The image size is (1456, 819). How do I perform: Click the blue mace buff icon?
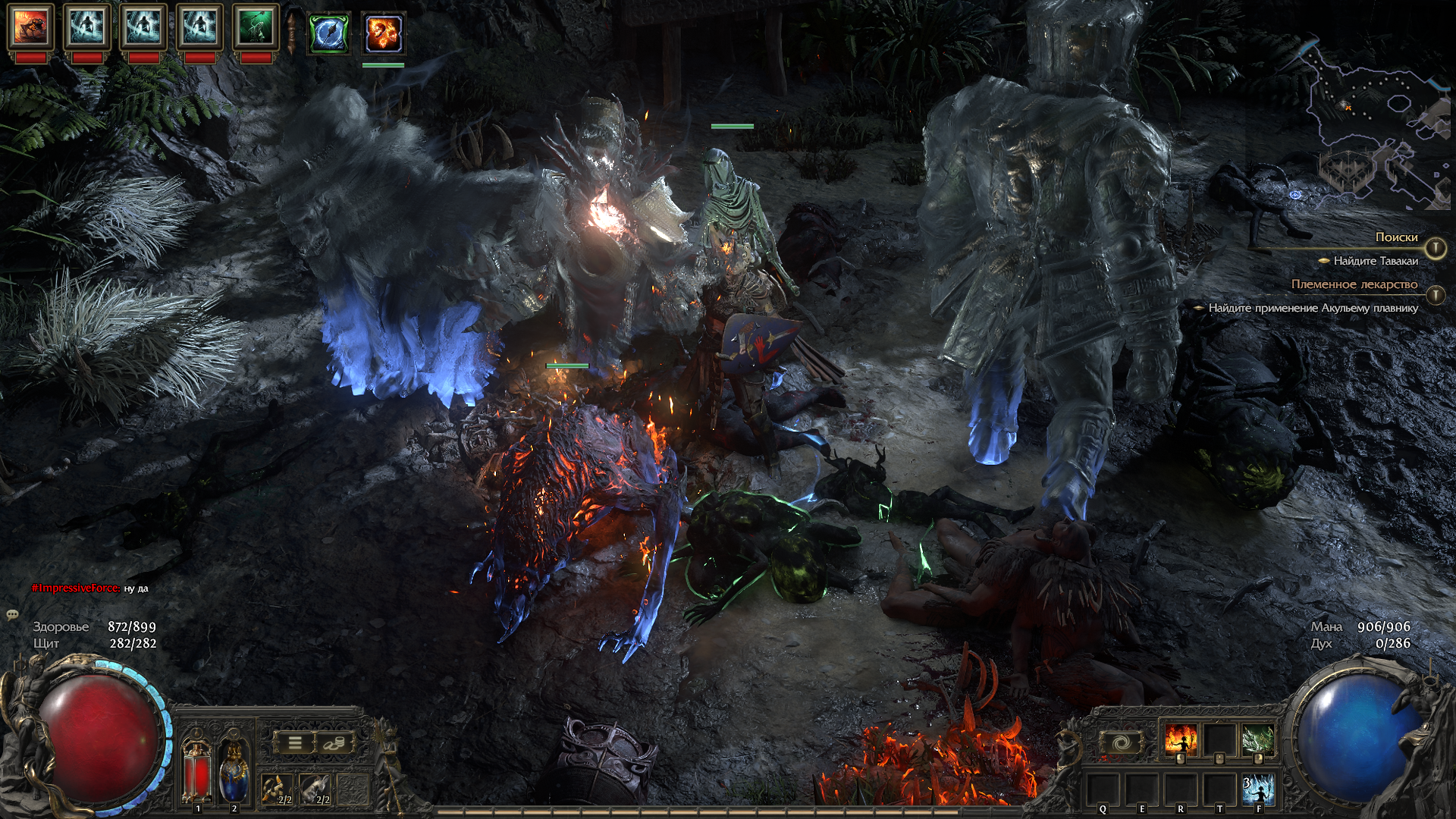pyautogui.click(x=329, y=33)
